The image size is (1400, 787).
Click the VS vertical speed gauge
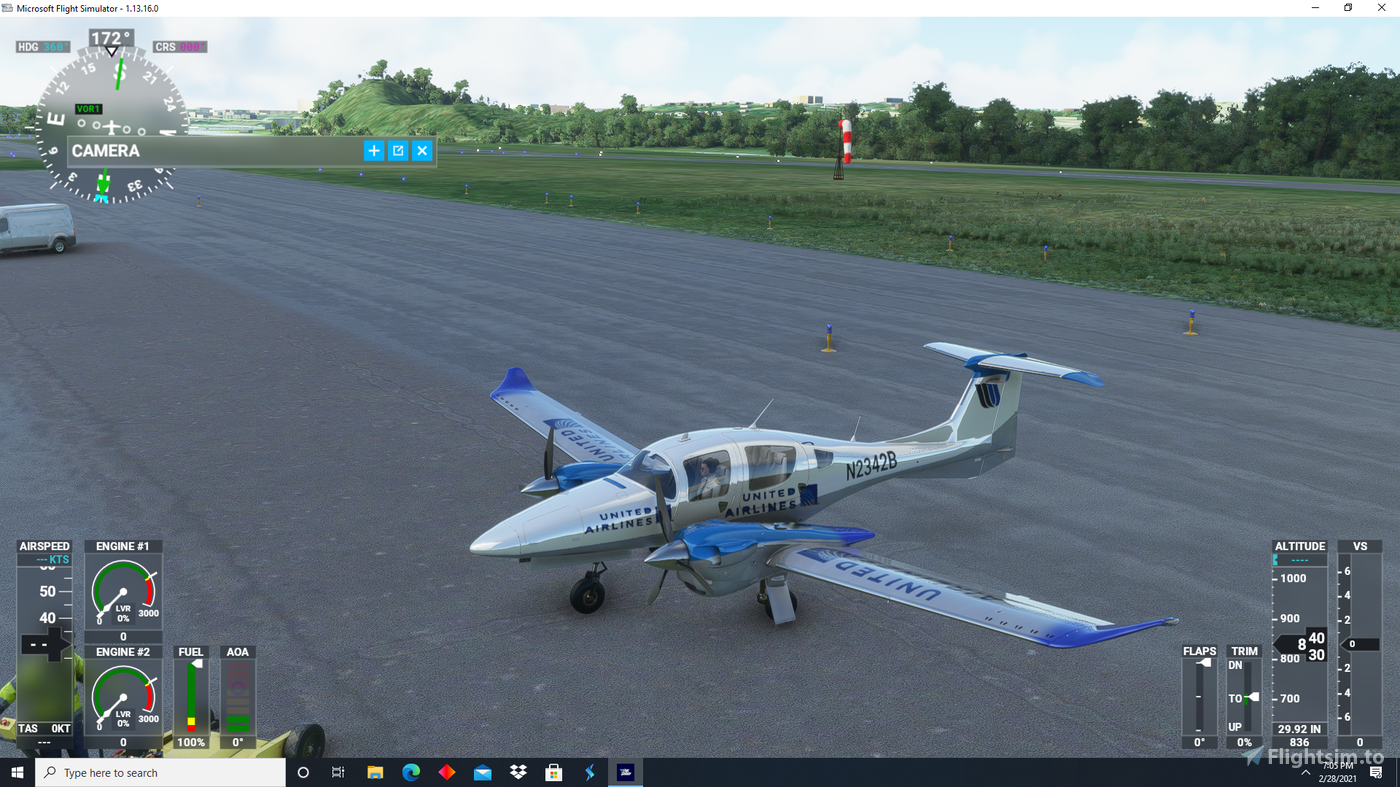click(x=1359, y=640)
